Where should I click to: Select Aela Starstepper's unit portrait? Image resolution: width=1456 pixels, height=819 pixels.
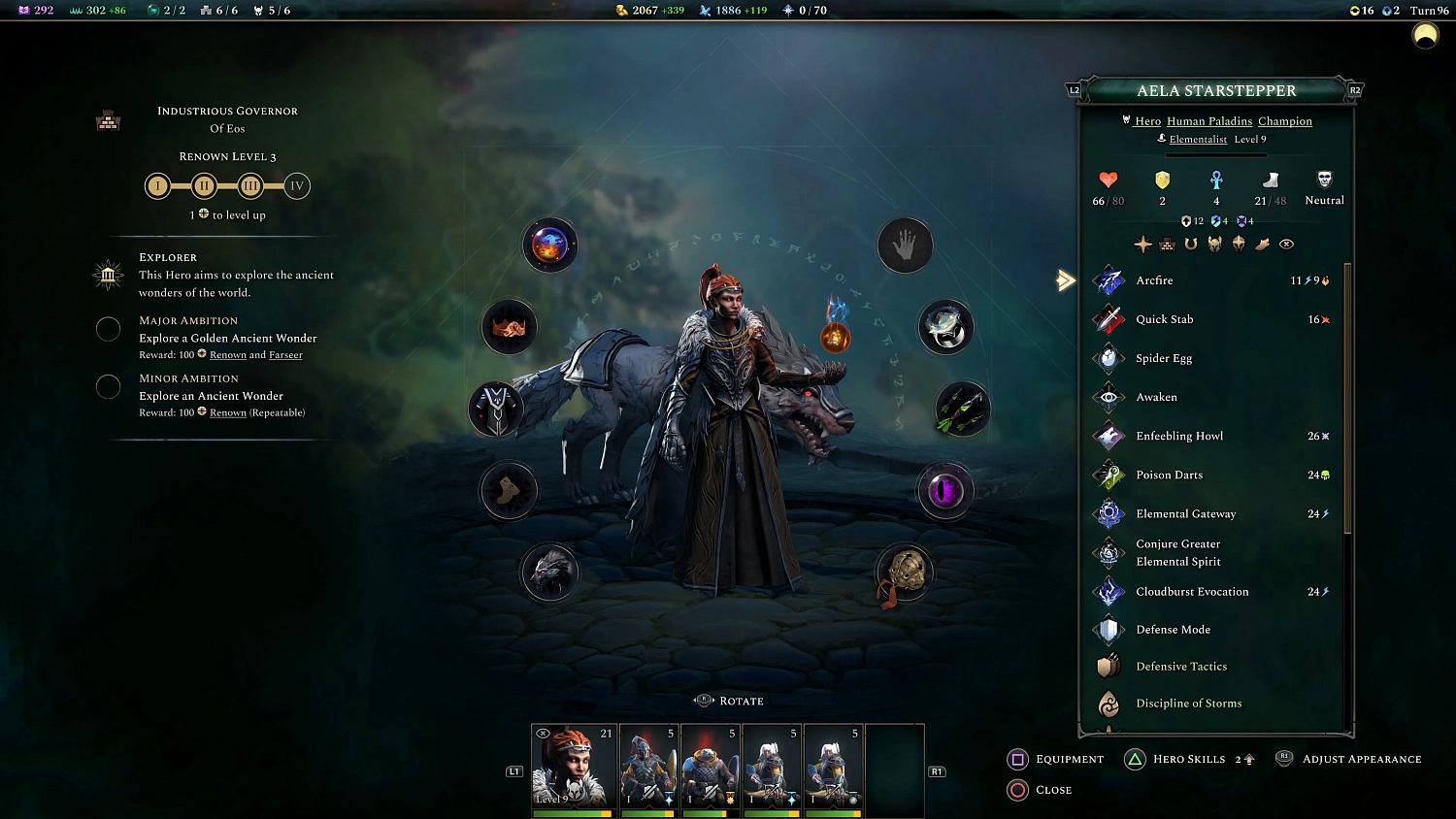pos(573,767)
